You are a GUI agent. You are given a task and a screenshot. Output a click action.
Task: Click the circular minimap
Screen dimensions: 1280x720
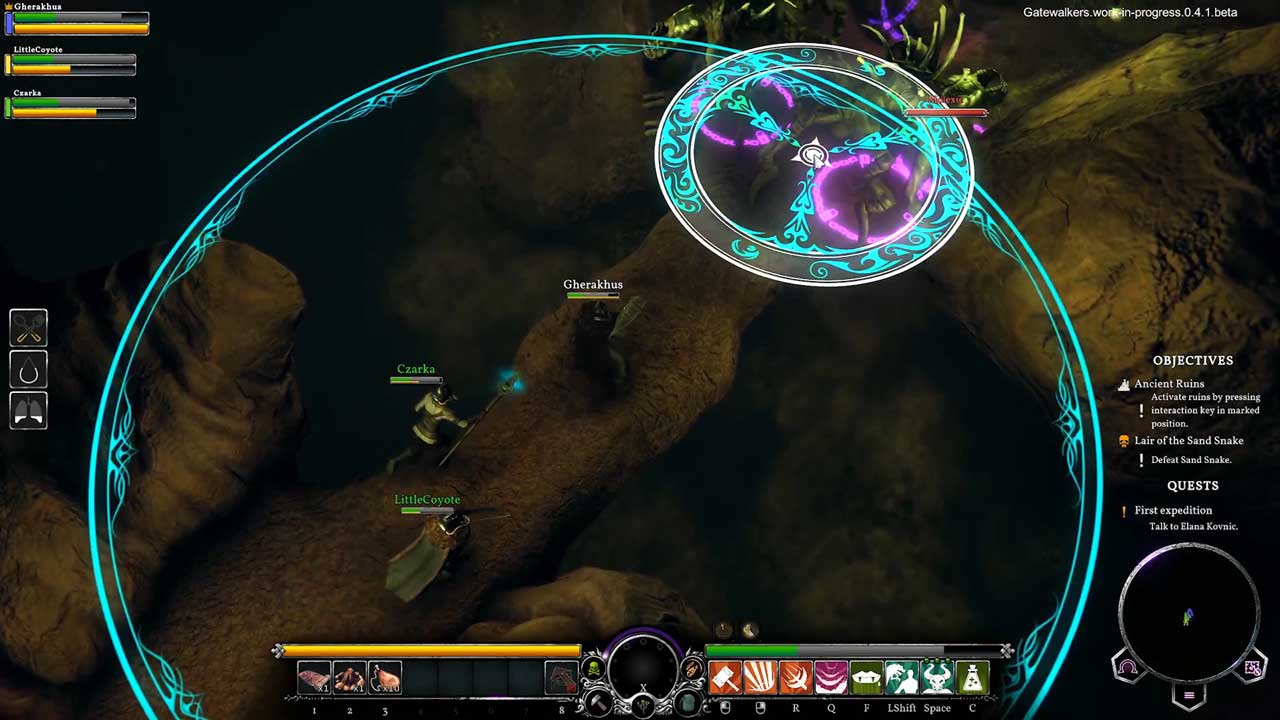tap(1189, 612)
